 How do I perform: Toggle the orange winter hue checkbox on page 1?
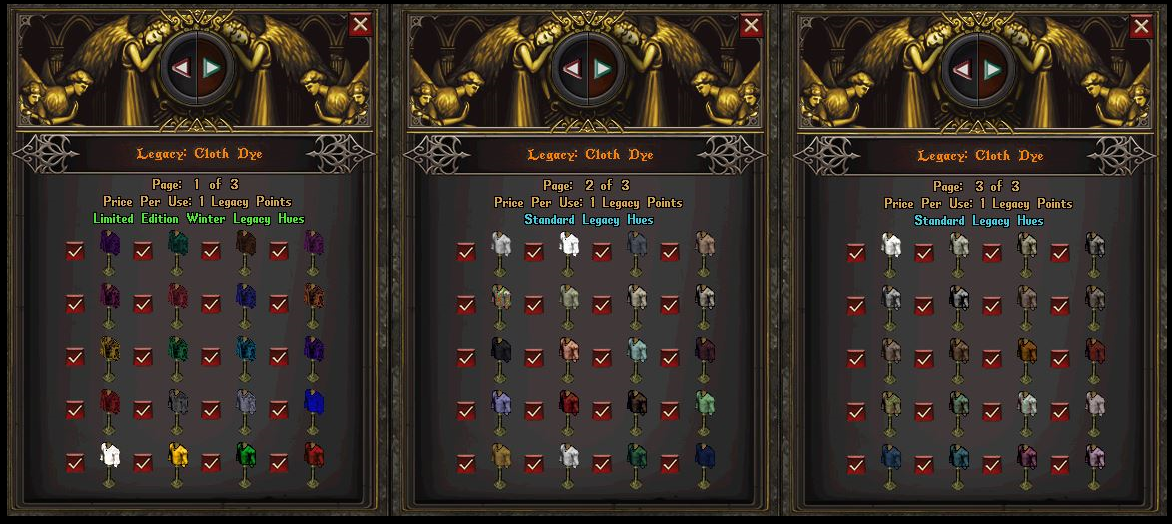click(x=279, y=304)
